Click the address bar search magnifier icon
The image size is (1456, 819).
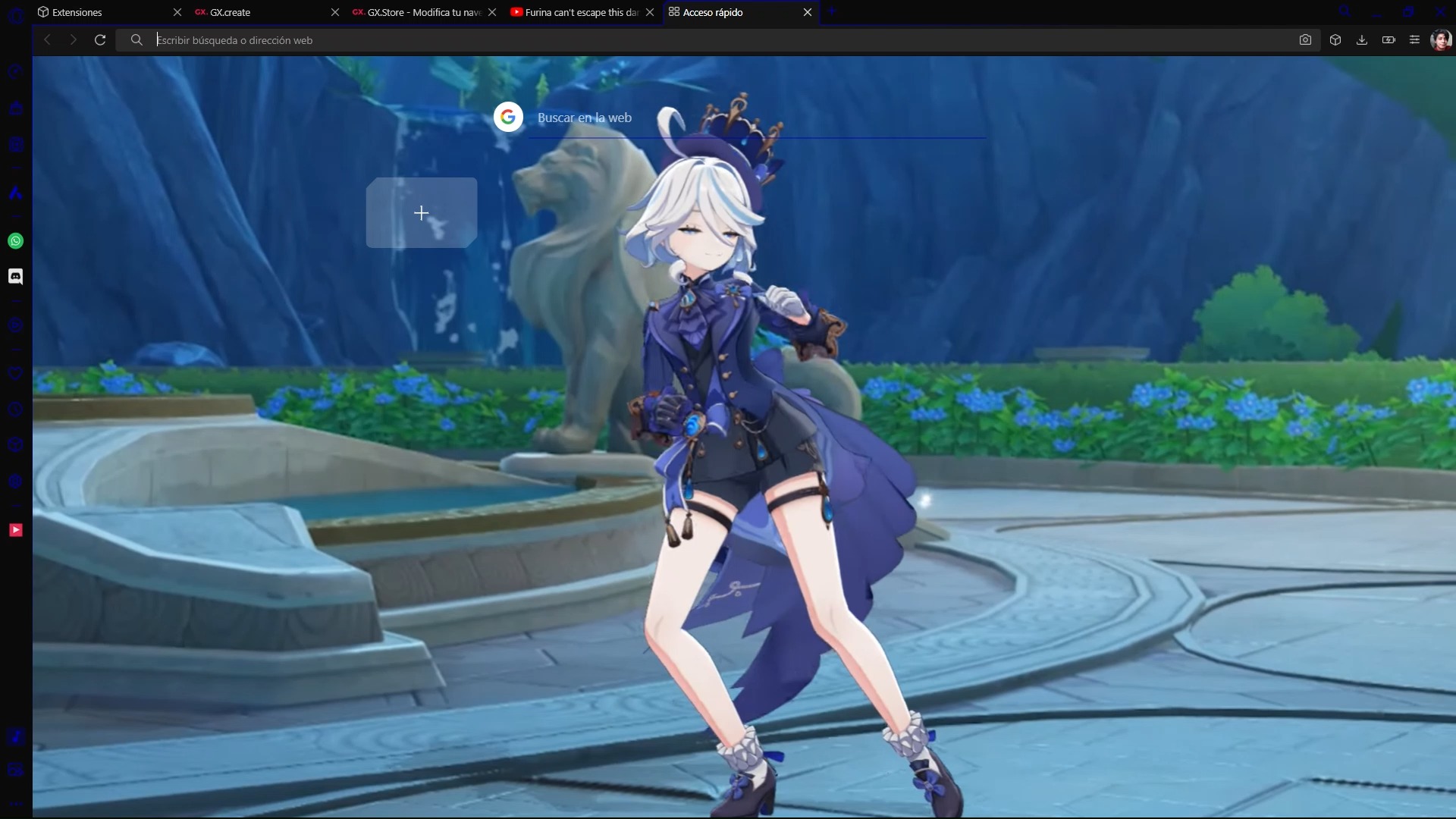[136, 39]
